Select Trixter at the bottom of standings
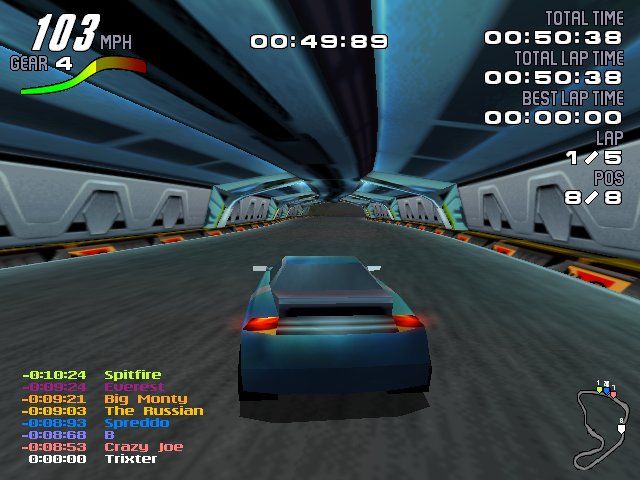The image size is (640, 480). tap(131, 459)
